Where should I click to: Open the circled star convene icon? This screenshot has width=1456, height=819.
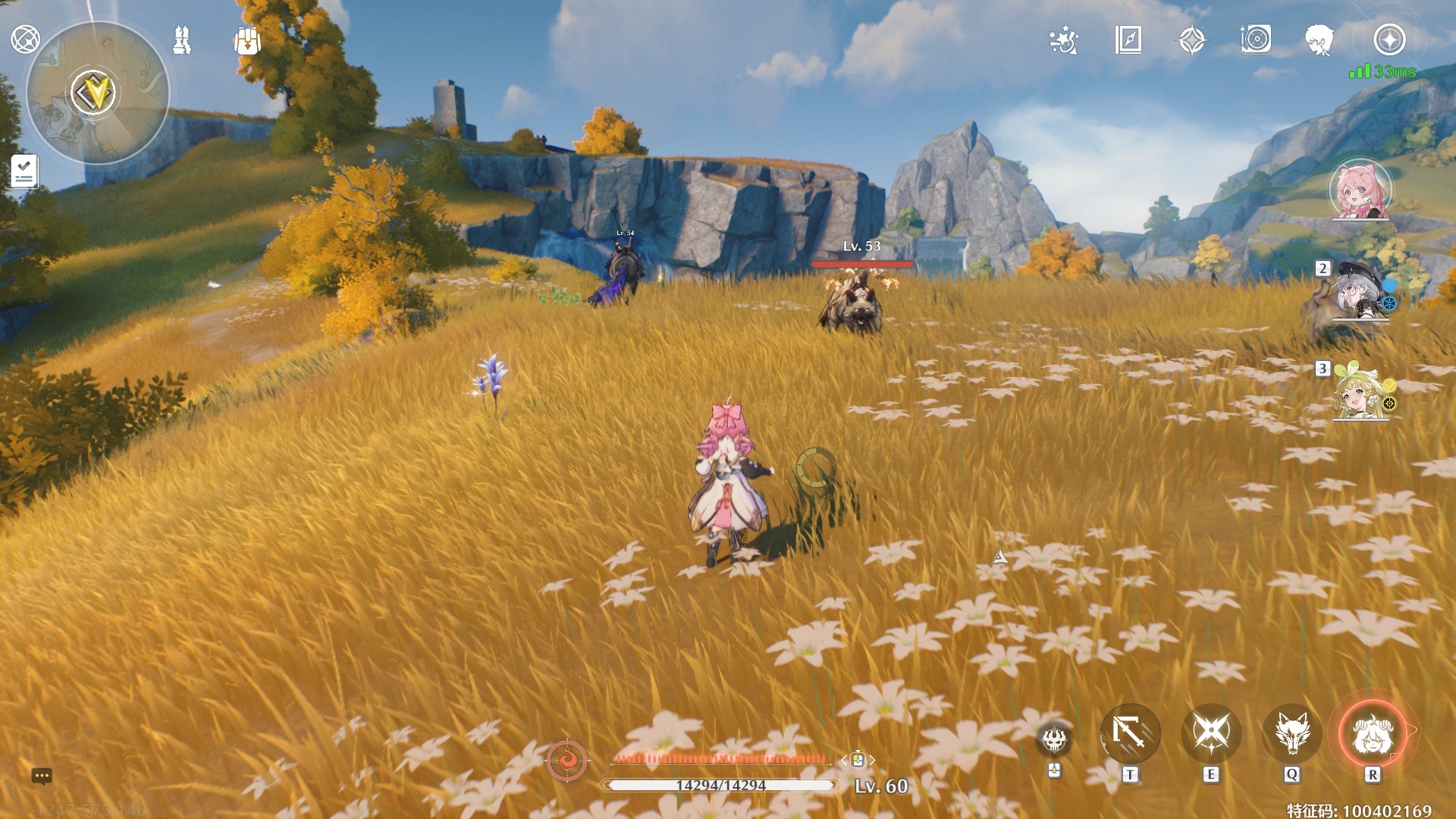[x=1389, y=40]
